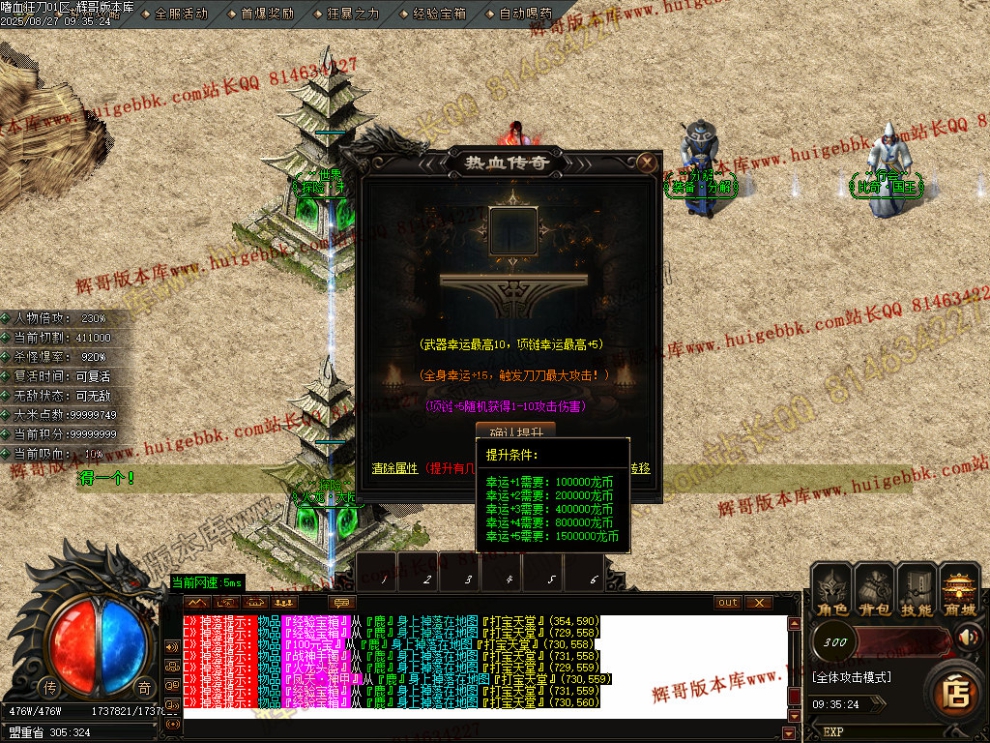Switch the 全体攻击模式 attack mode
Screen dimensions: 990x743
click(851, 677)
